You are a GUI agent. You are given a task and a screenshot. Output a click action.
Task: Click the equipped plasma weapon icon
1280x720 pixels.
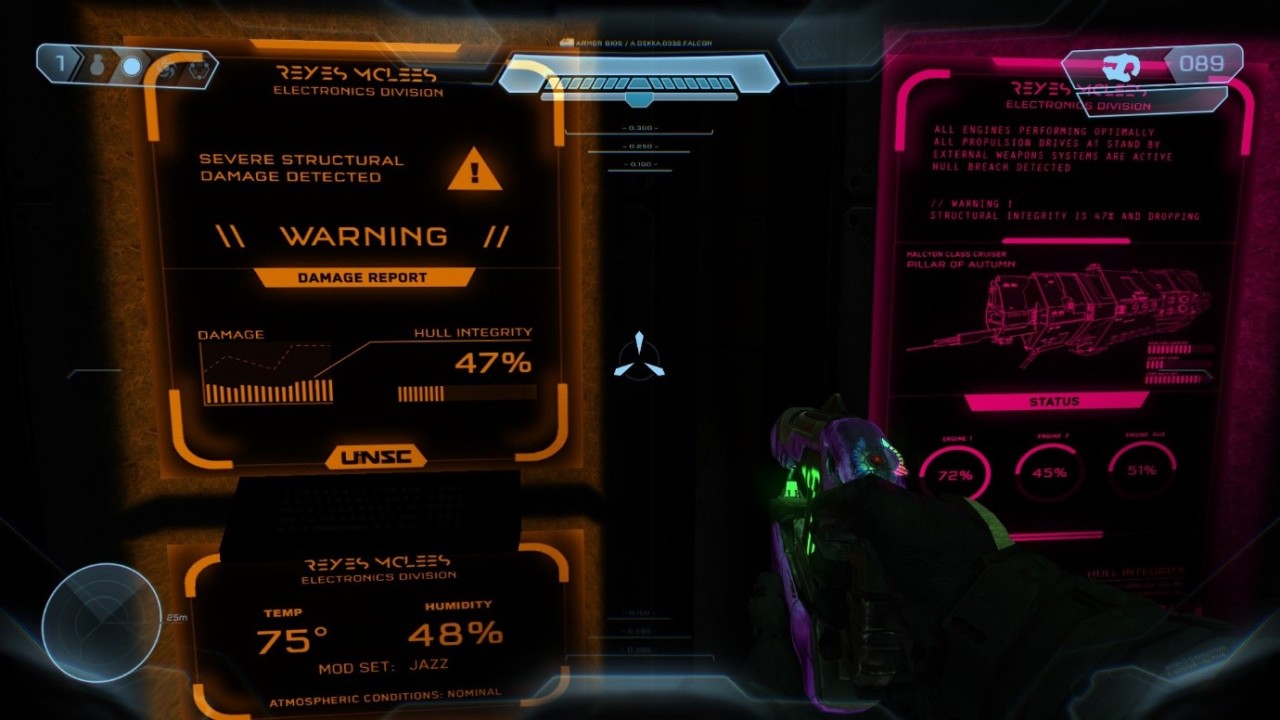(1122, 67)
